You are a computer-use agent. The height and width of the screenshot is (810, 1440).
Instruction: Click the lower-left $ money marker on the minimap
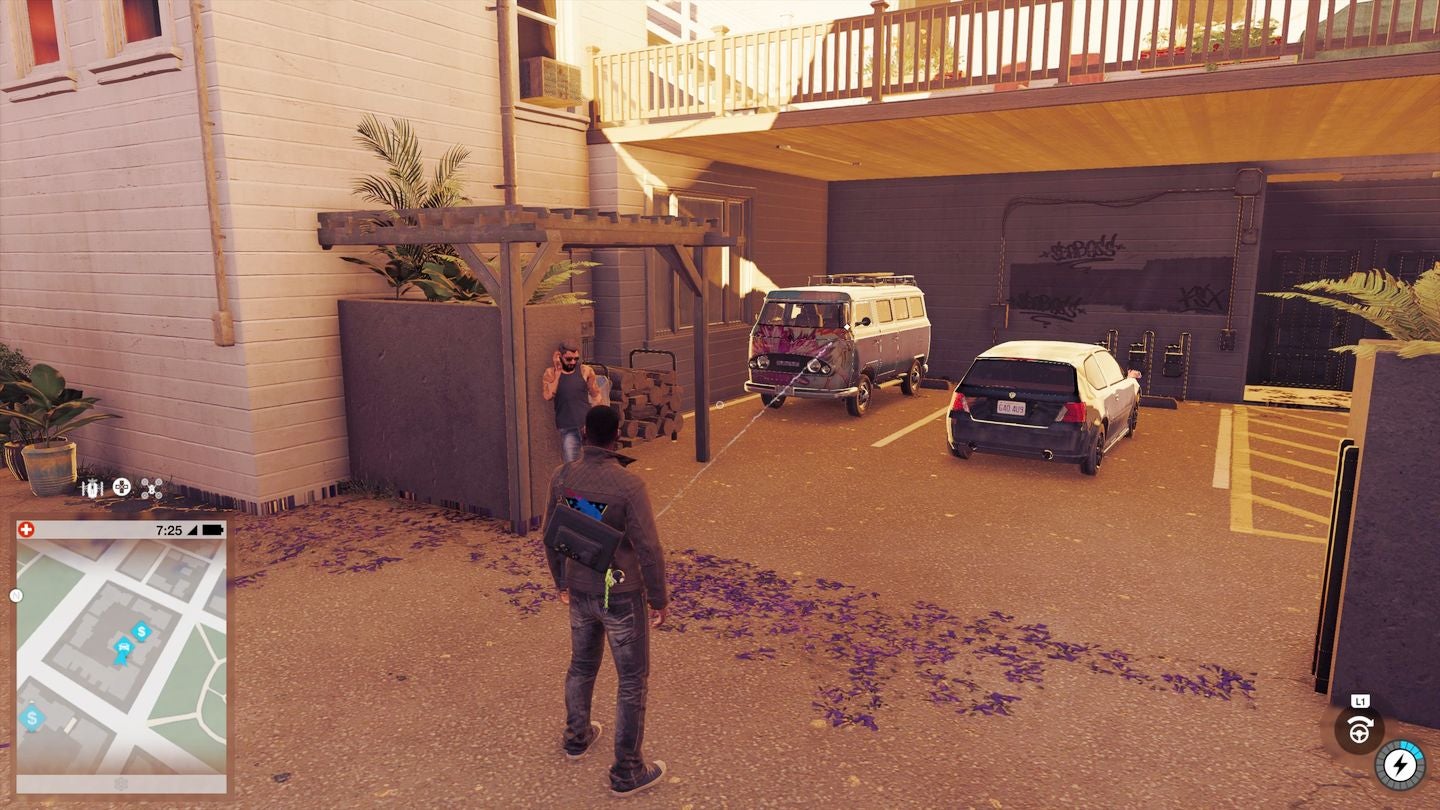click(x=31, y=718)
